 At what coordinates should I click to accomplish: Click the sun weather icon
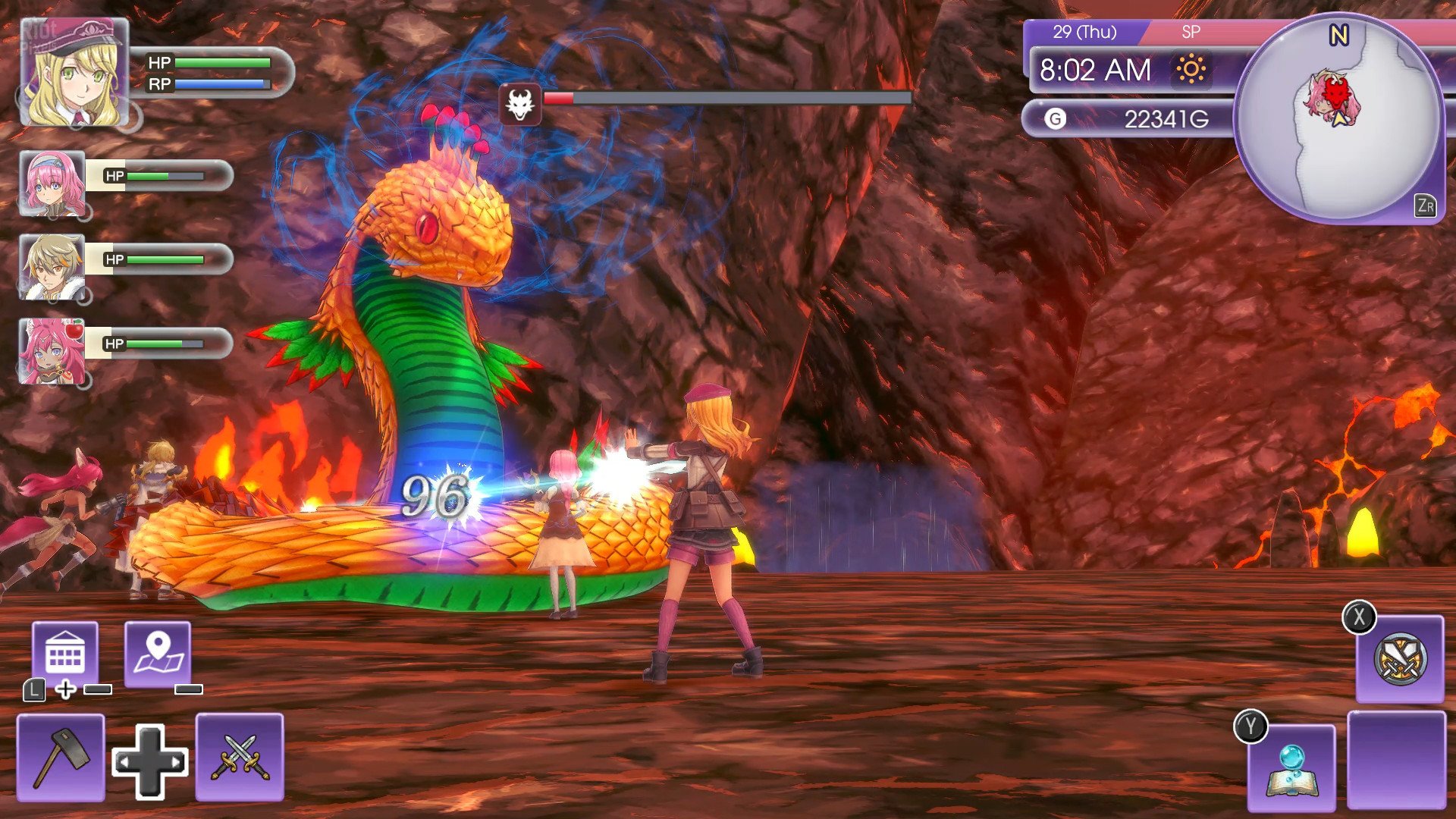1191,70
